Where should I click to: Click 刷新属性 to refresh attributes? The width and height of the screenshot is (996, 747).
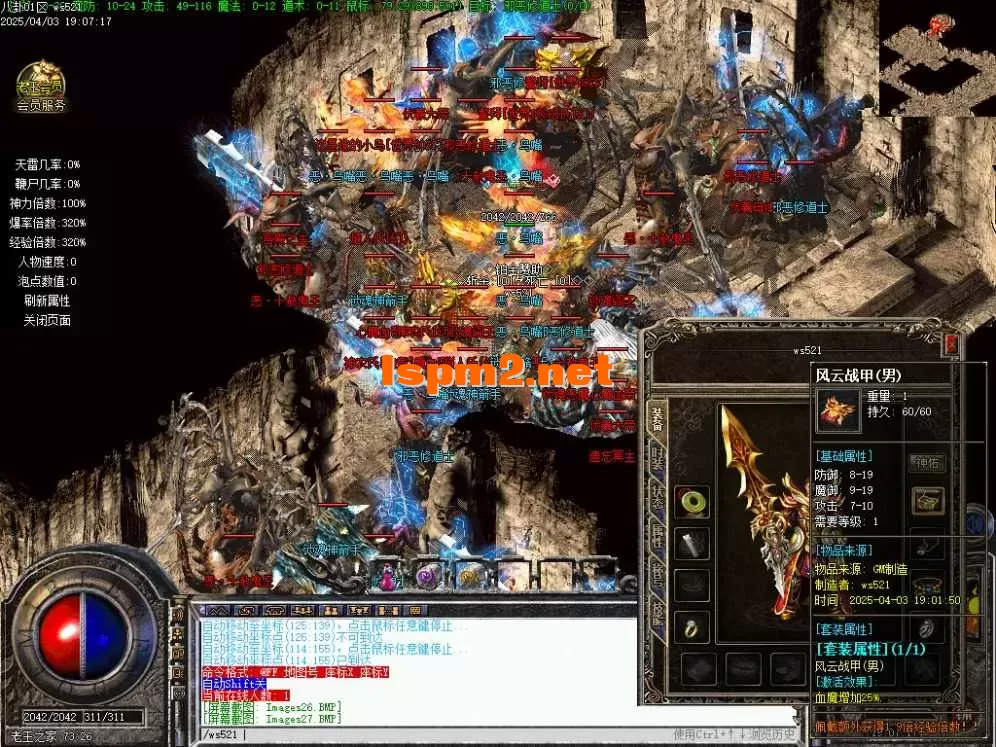(47, 301)
